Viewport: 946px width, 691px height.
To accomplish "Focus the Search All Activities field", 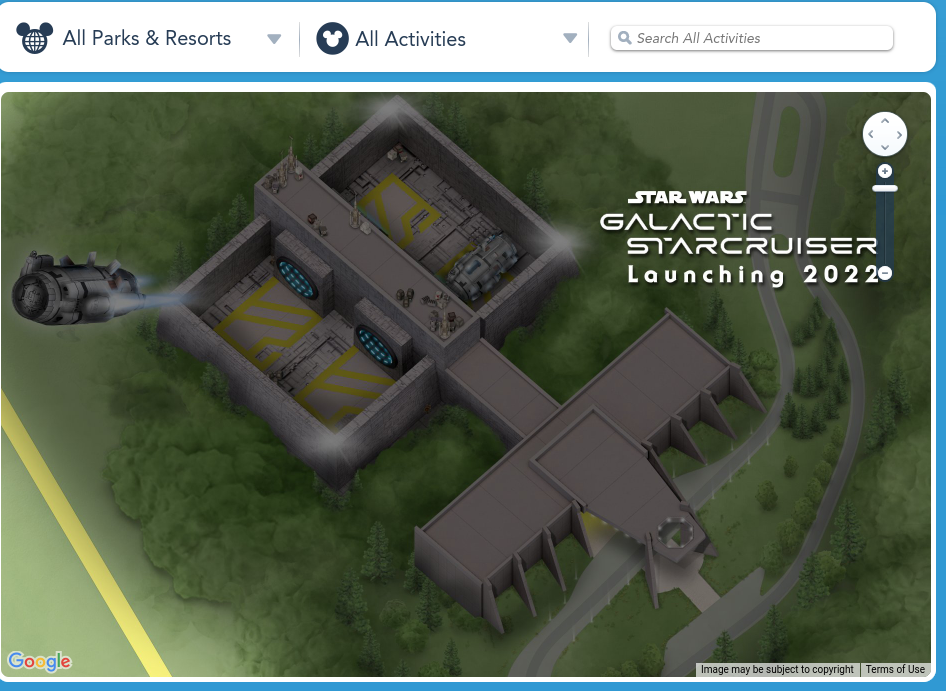I will tap(752, 38).
